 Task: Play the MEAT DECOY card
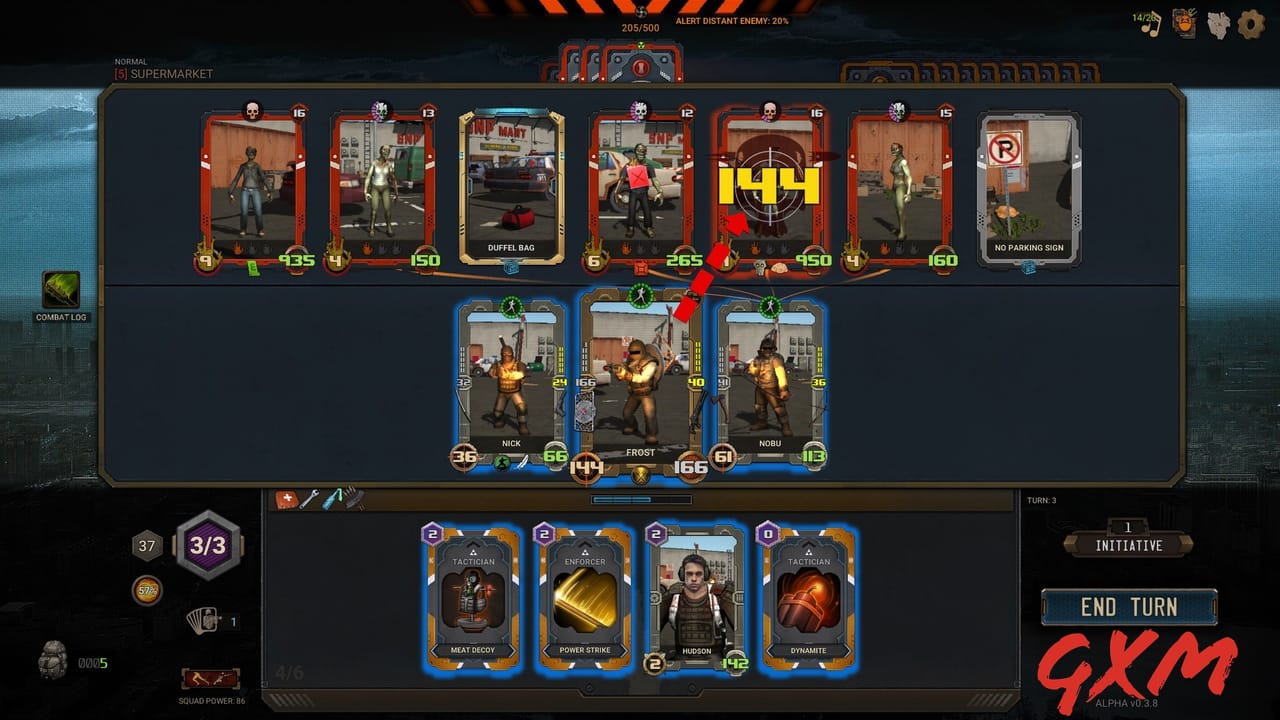pos(472,600)
